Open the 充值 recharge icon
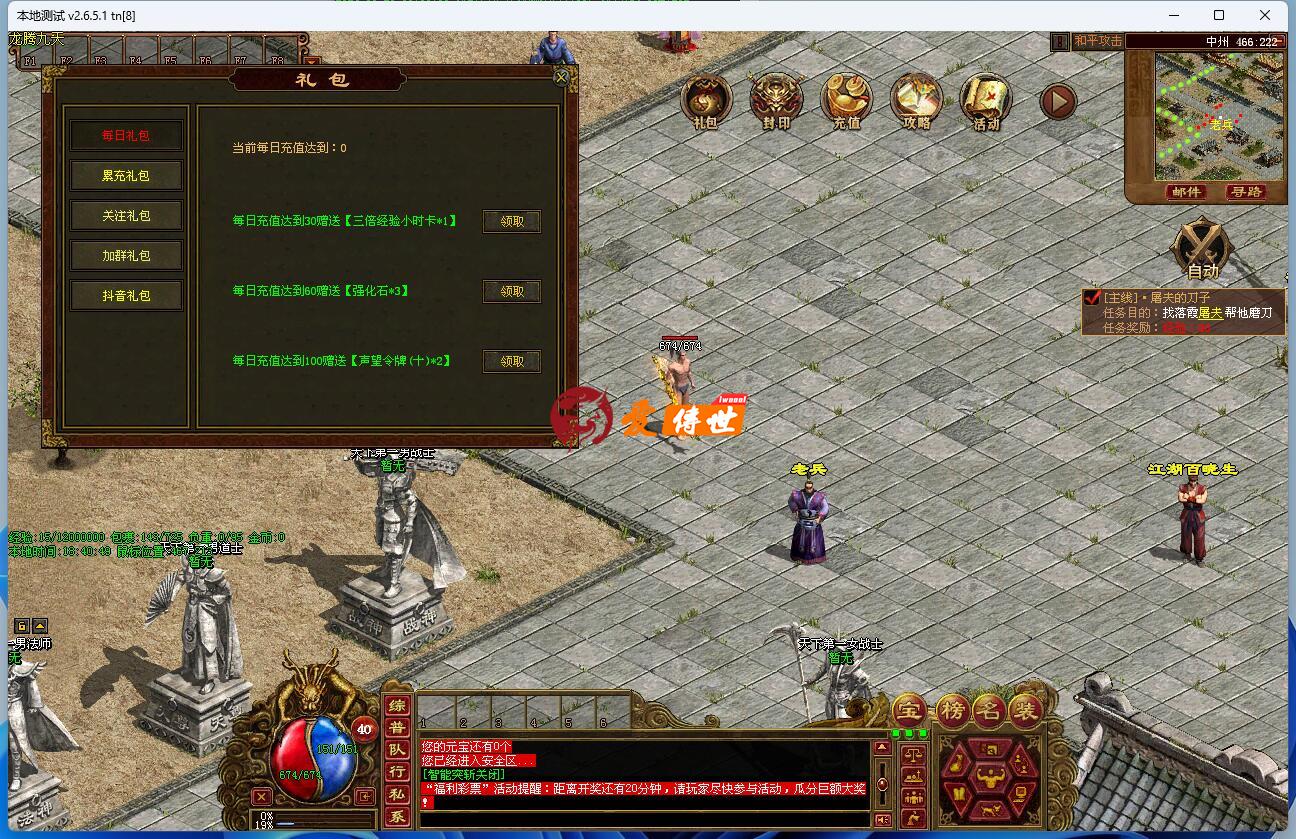1296x839 pixels. tap(846, 101)
